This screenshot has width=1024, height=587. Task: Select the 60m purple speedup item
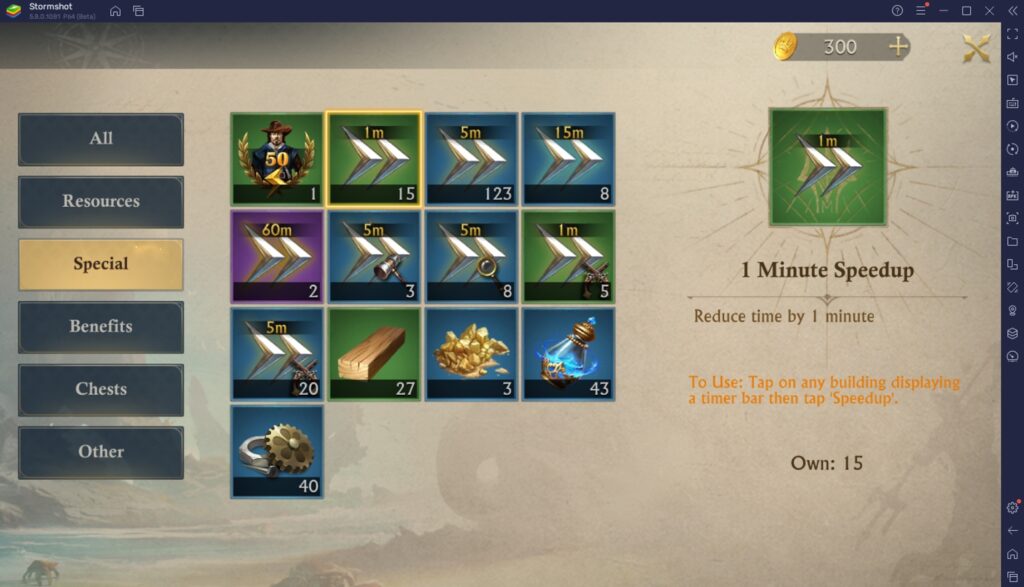(277, 256)
